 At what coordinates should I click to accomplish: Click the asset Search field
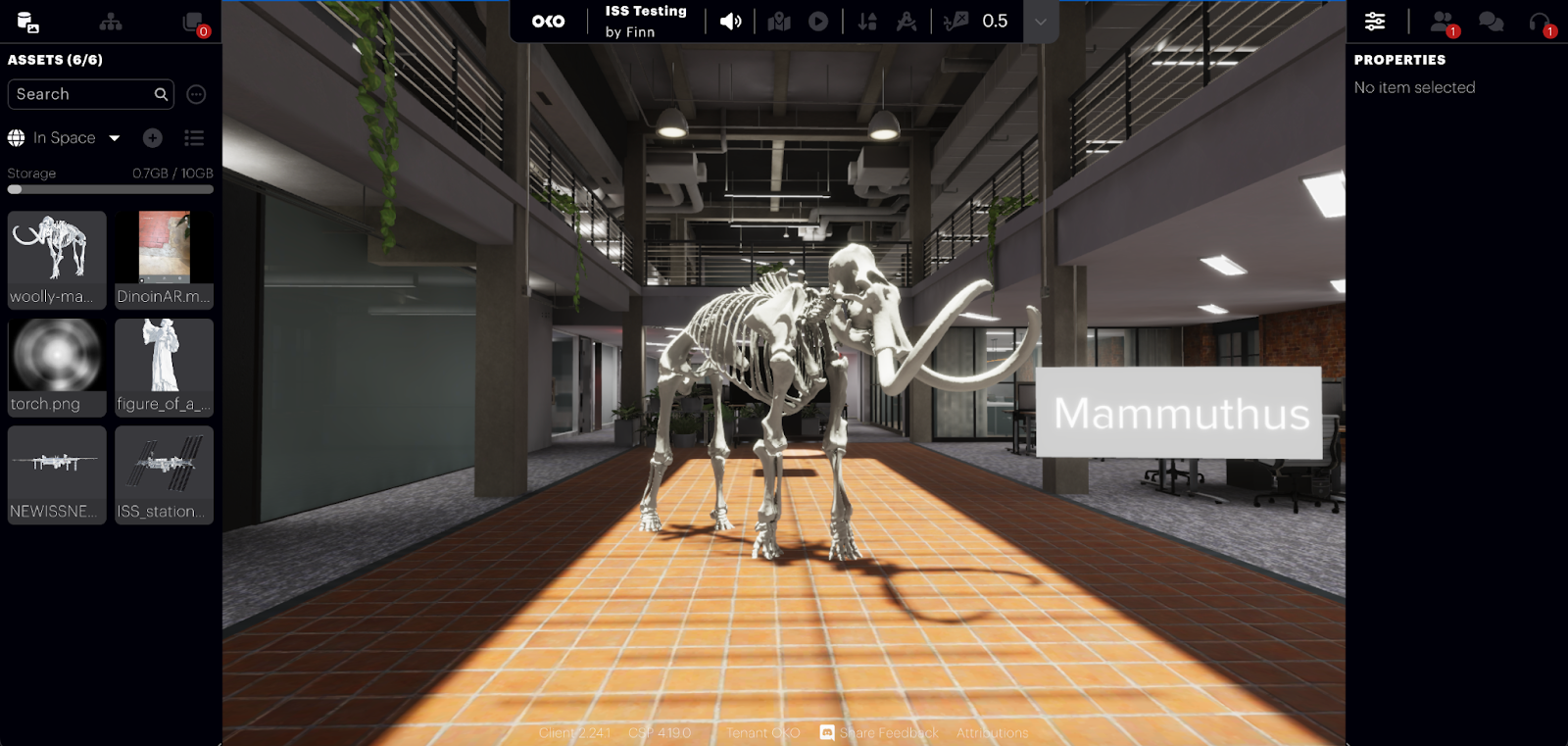coord(83,94)
